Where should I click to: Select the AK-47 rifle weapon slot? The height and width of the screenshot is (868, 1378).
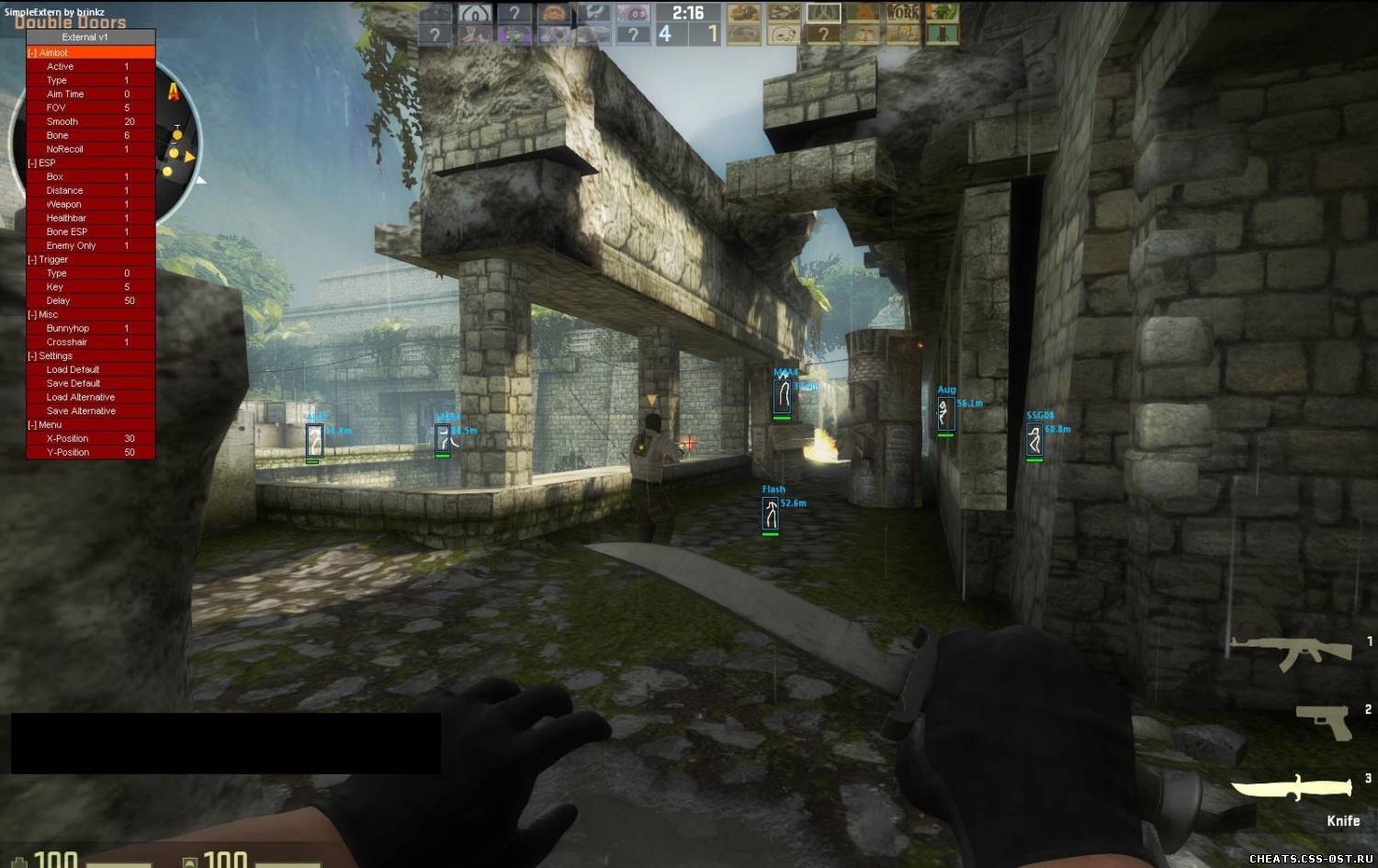1291,651
